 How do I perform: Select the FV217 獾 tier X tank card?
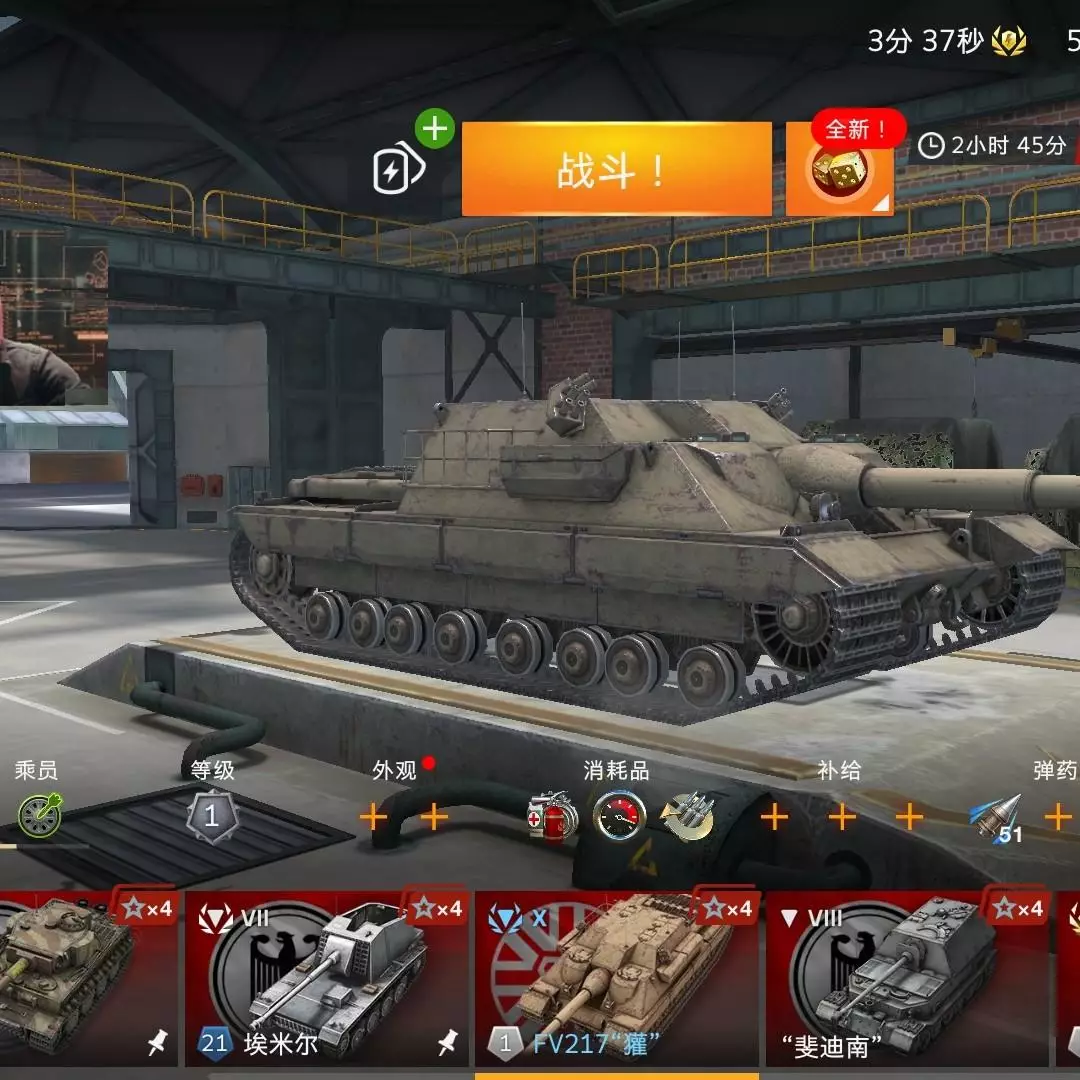(x=616, y=980)
